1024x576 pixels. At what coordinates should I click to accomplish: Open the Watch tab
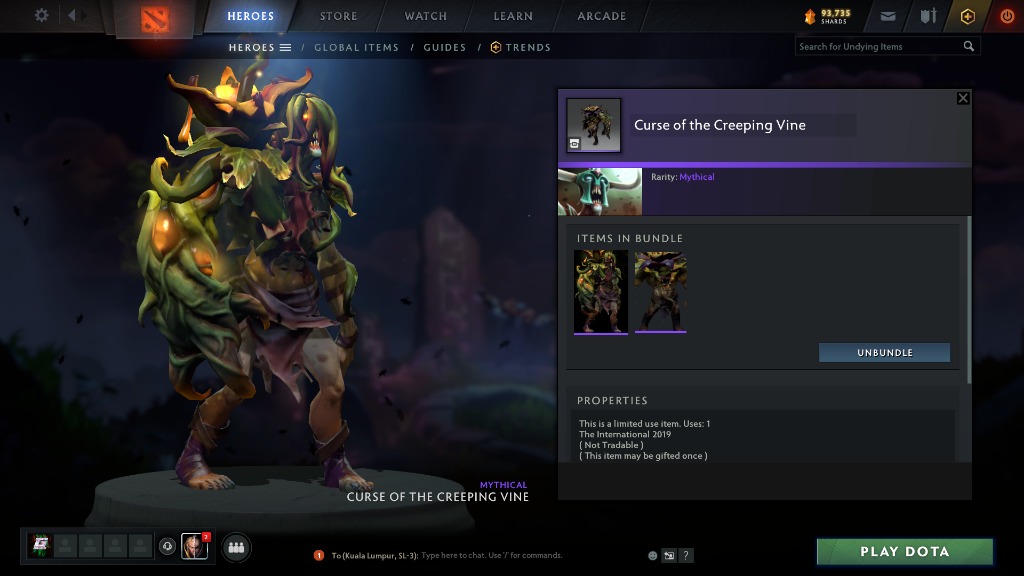point(426,16)
